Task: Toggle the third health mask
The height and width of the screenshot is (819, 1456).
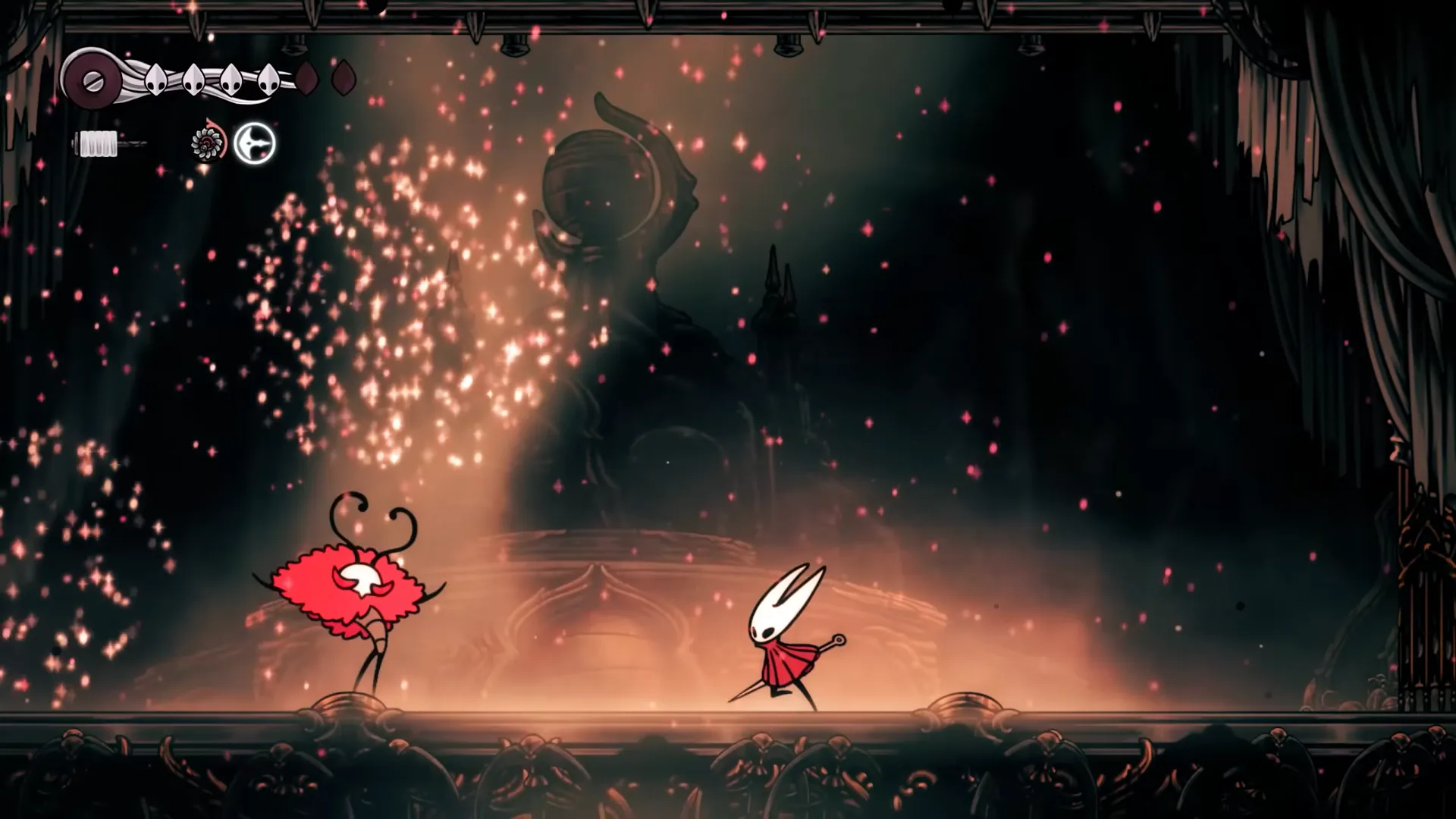Action: pyautogui.click(x=231, y=80)
